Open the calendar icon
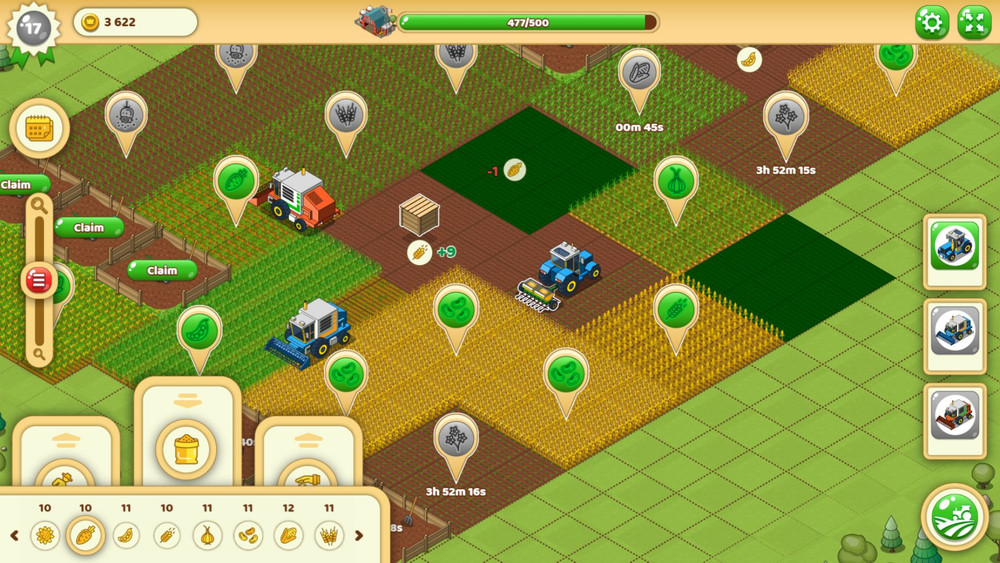Image resolution: width=1000 pixels, height=563 pixels. click(x=39, y=128)
